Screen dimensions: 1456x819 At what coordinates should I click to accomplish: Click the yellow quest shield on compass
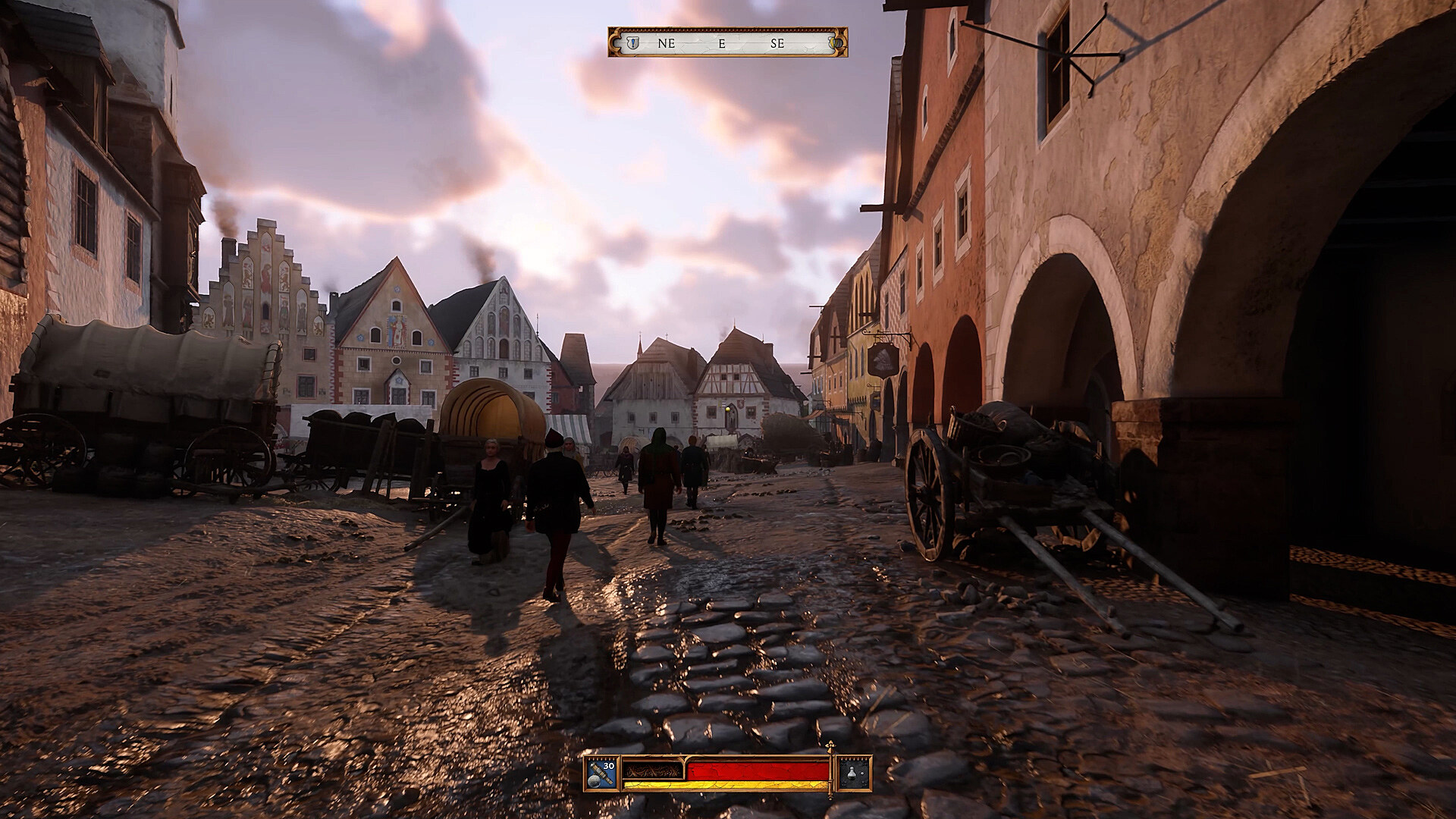coord(835,43)
